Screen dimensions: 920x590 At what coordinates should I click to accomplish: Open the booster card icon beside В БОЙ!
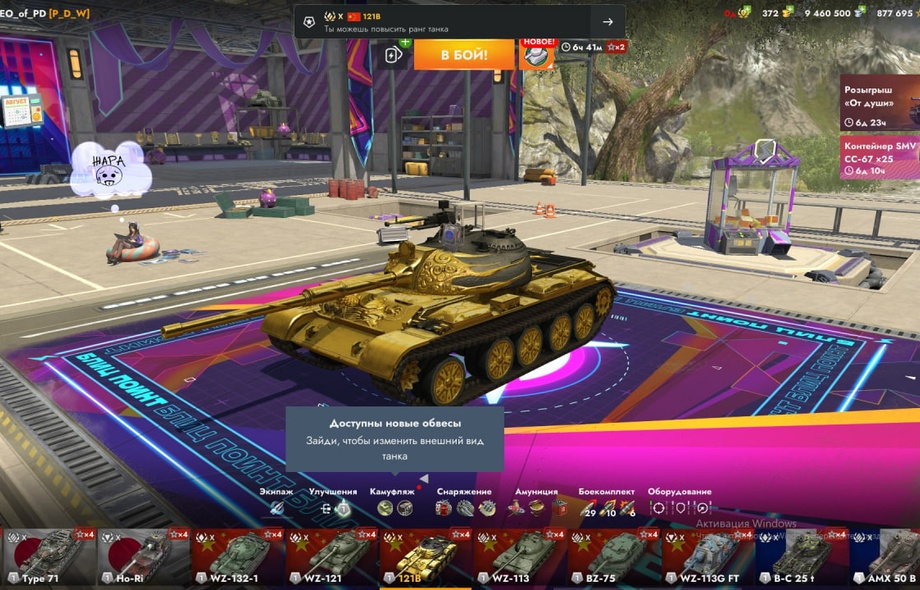(x=395, y=54)
